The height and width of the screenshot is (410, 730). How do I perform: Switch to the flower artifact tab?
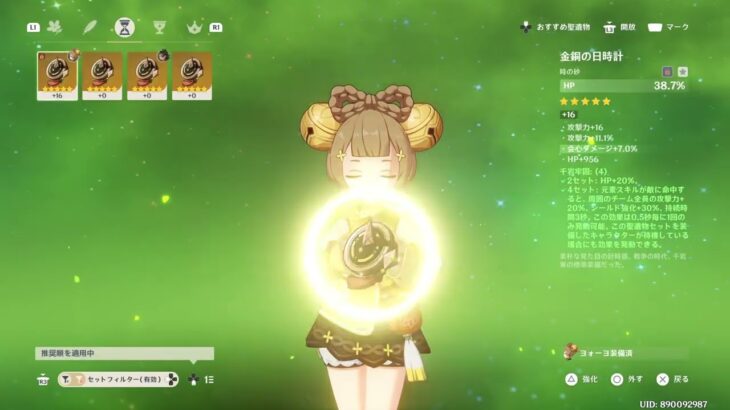click(x=54, y=27)
